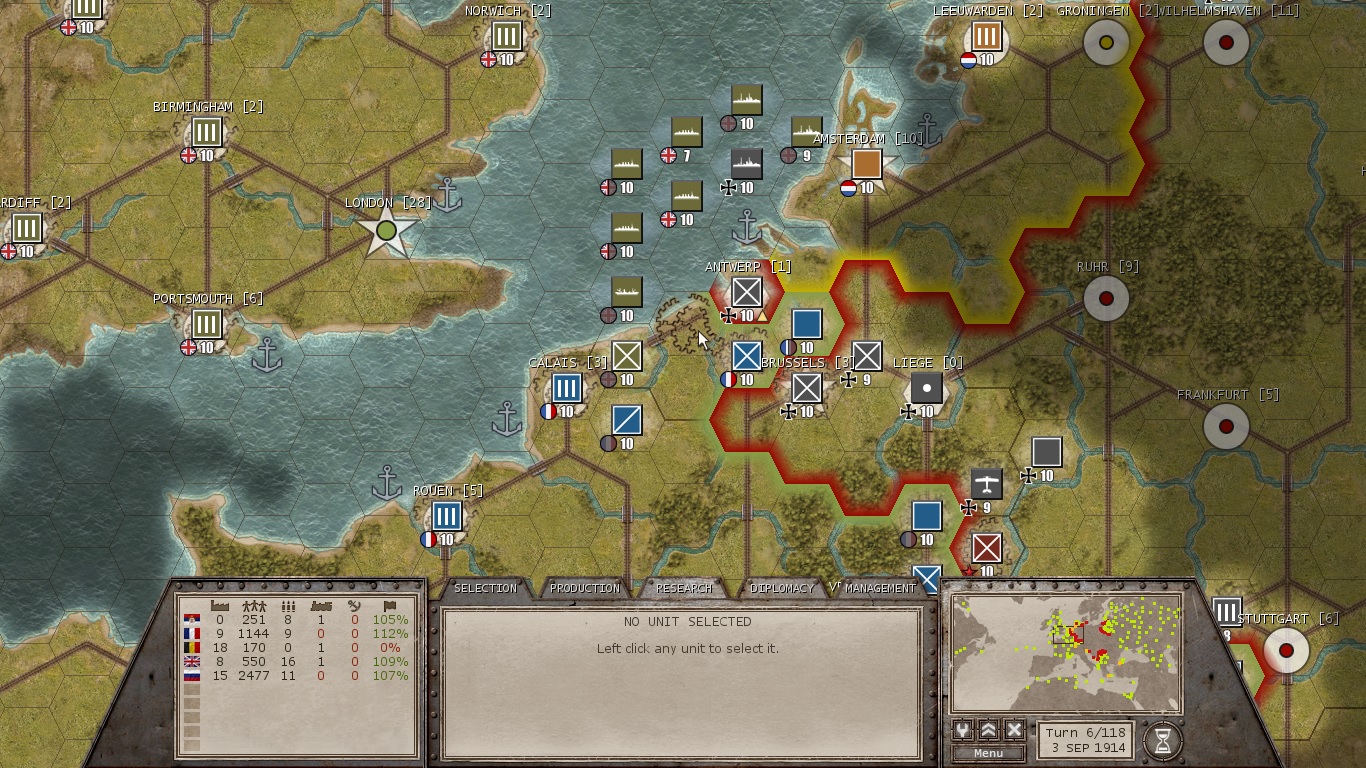Click the wrench icon button
Image resolution: width=1366 pixels, height=768 pixels.
point(962,730)
